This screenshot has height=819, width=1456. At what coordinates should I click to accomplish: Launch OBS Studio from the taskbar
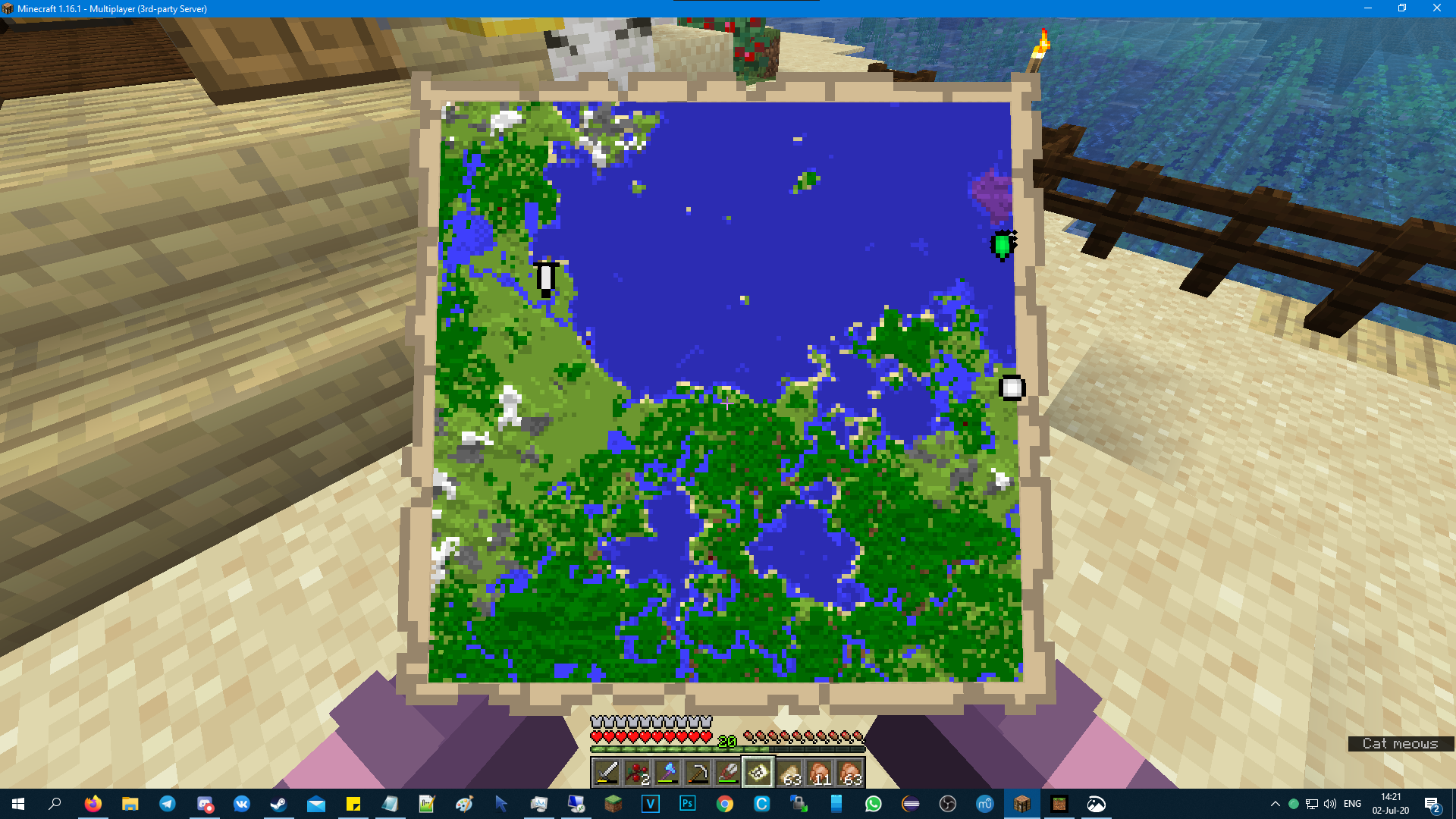click(948, 804)
